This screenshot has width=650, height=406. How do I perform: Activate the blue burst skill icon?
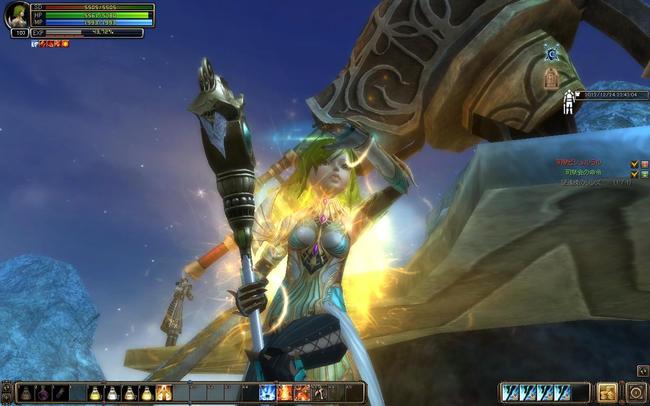click(x=268, y=393)
